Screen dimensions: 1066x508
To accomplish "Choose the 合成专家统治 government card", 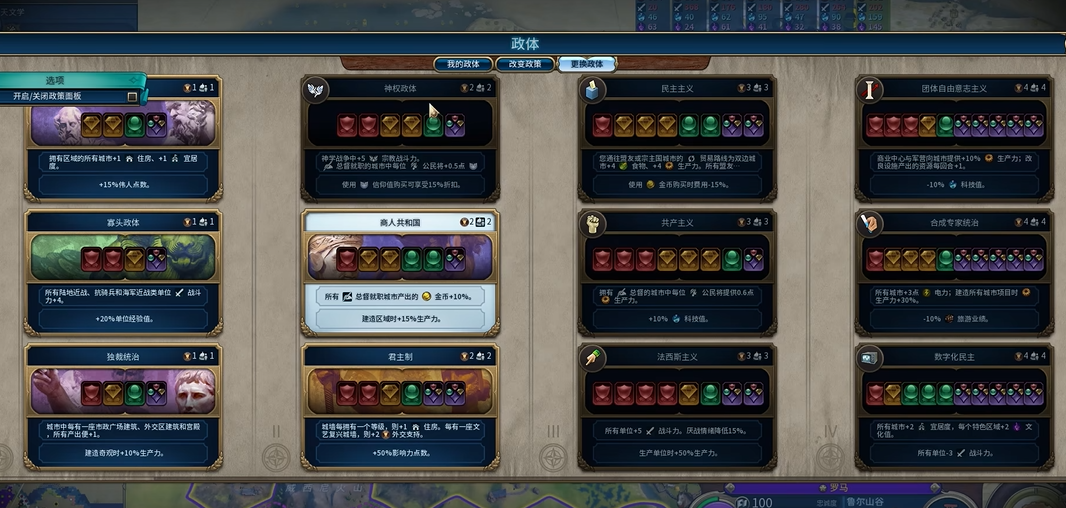I will (x=954, y=272).
